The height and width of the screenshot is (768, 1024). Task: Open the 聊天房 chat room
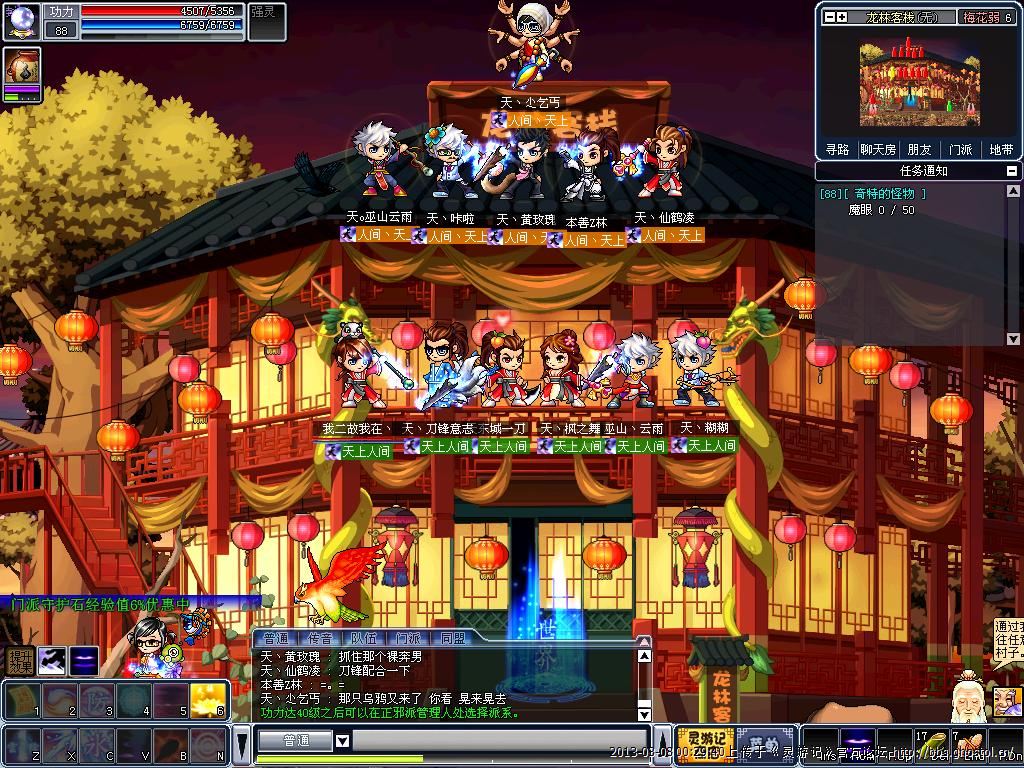(x=877, y=150)
